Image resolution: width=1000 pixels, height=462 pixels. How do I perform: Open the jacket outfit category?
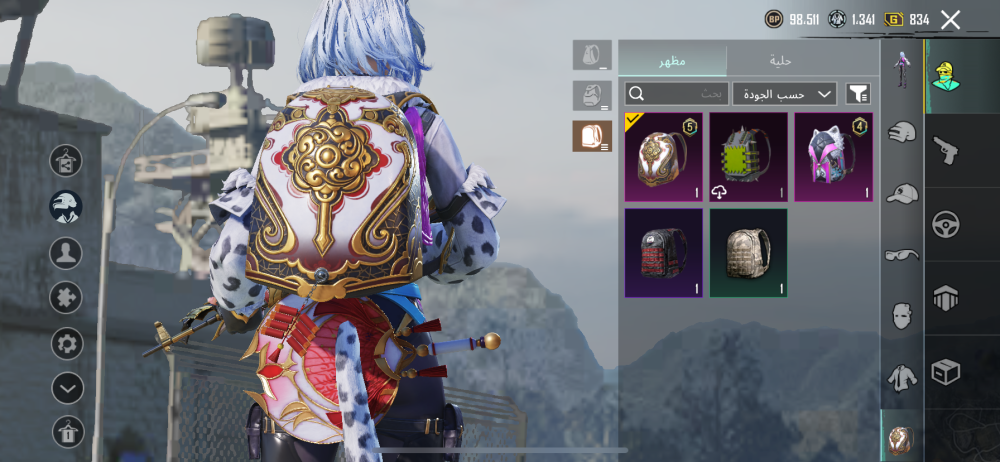902,377
